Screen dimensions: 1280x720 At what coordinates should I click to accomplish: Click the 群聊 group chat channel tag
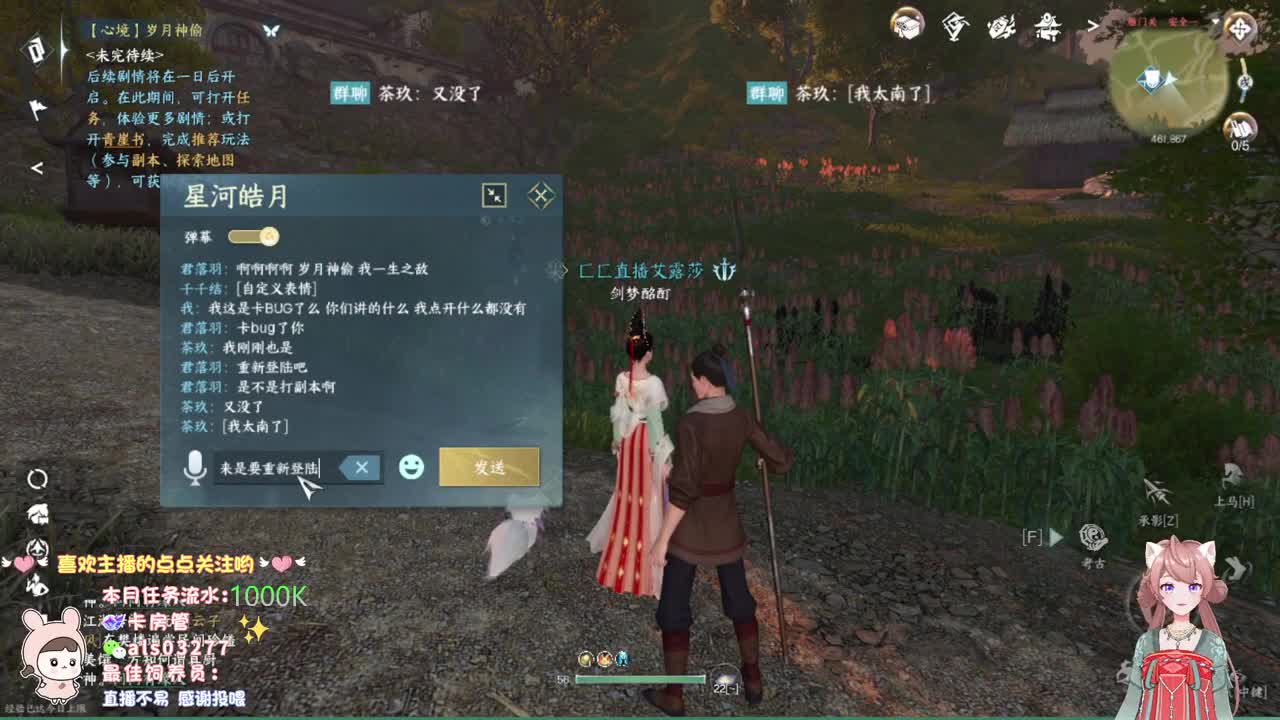pyautogui.click(x=351, y=91)
